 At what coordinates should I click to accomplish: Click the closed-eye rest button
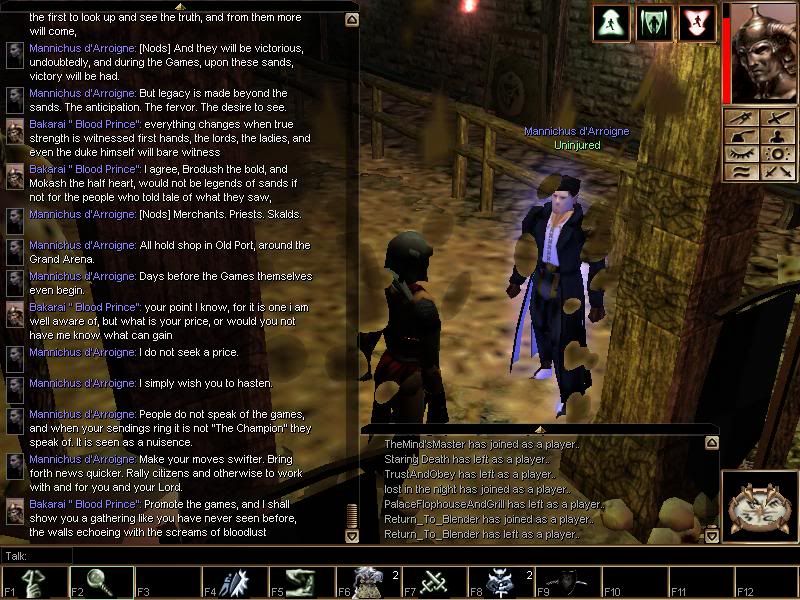[741, 154]
